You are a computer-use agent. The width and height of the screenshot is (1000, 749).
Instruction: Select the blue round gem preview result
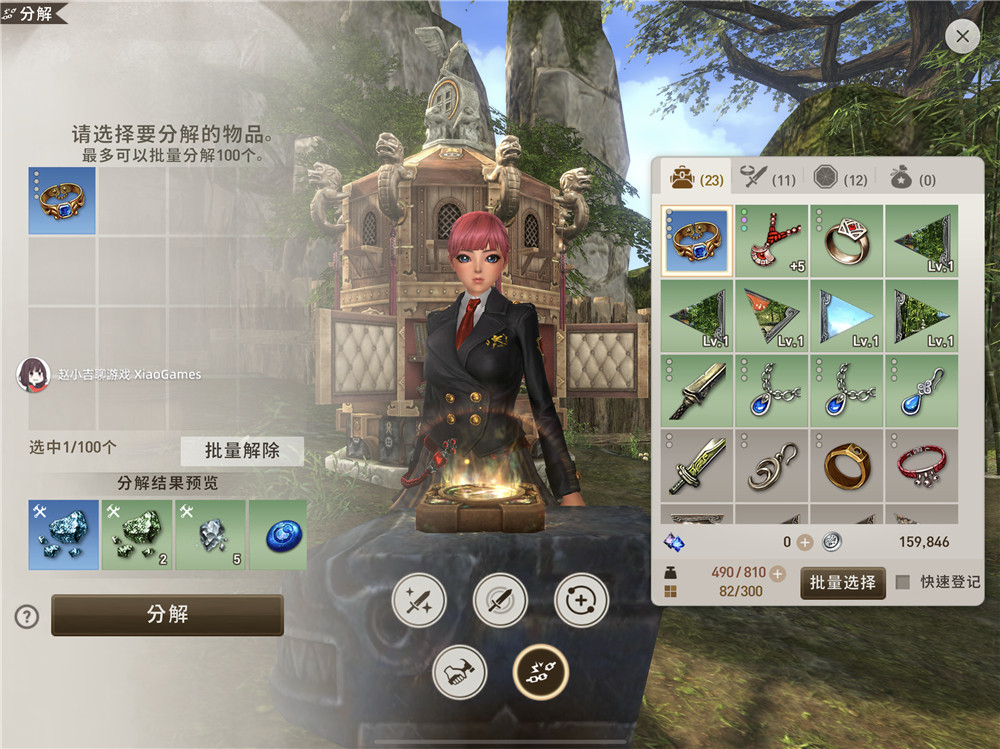(x=277, y=535)
